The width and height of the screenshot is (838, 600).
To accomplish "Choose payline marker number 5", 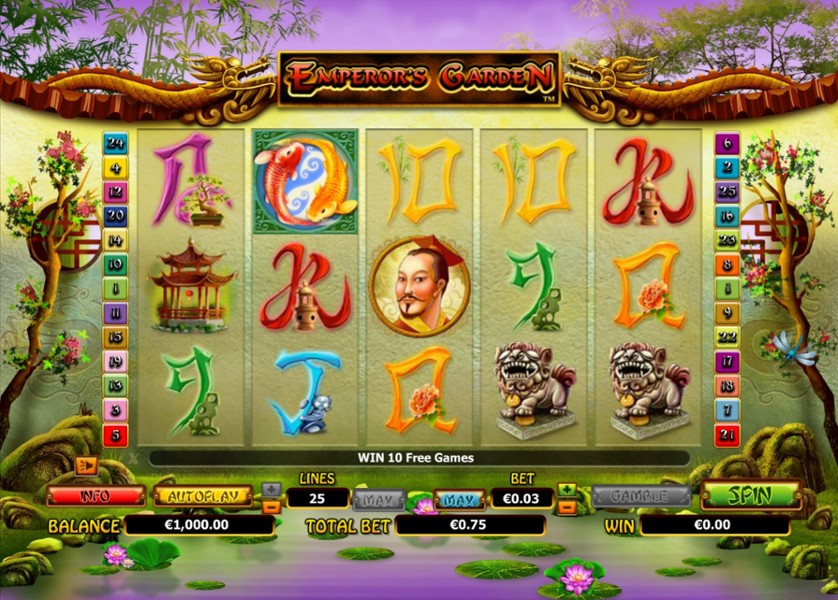I will [x=115, y=435].
